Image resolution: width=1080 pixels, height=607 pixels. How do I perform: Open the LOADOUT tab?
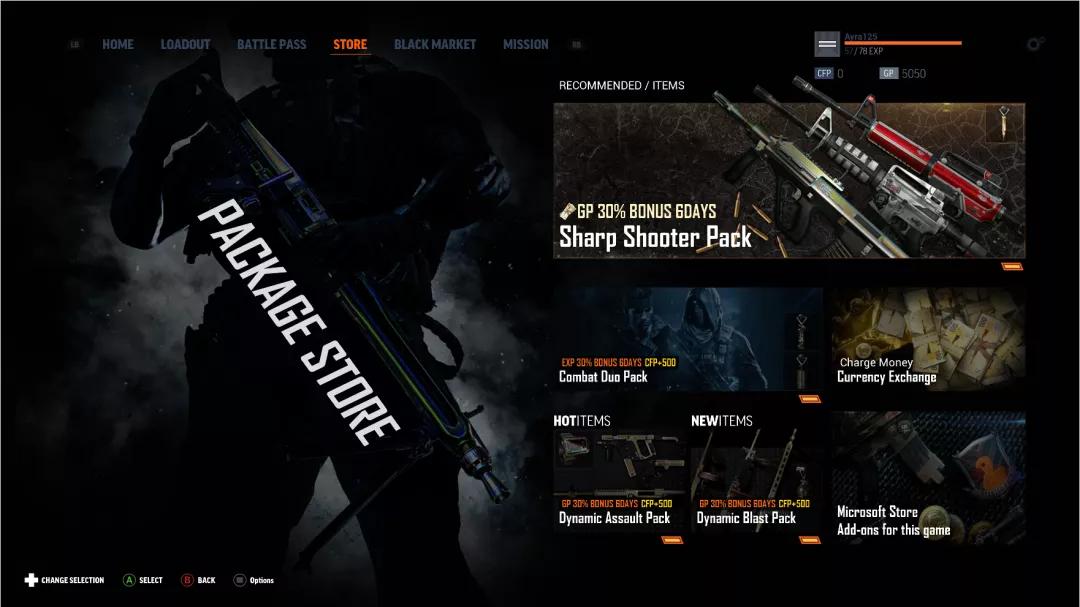(x=185, y=44)
